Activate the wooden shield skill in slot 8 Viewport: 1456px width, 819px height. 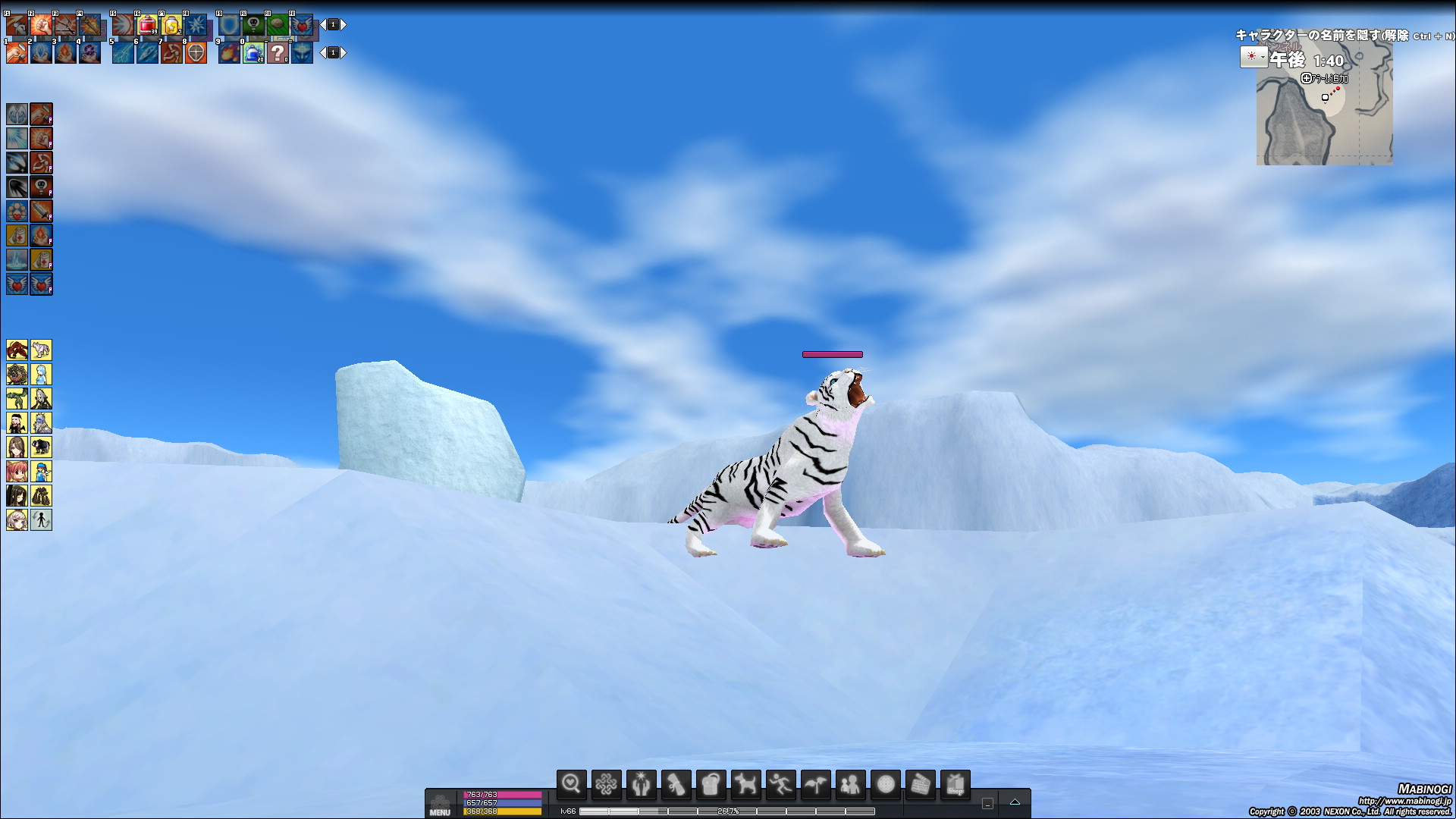coord(196,53)
